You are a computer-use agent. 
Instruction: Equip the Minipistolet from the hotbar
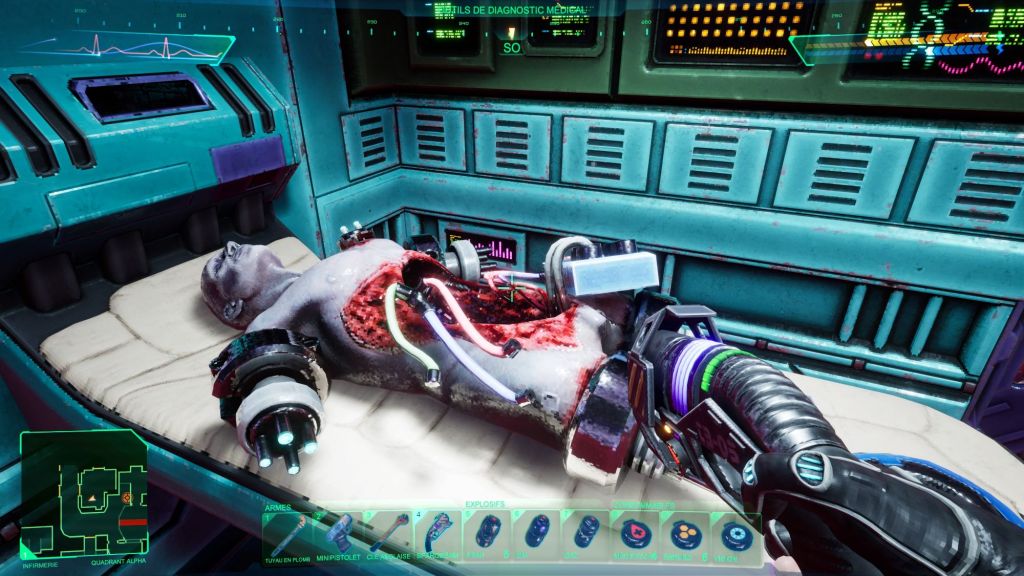[339, 534]
